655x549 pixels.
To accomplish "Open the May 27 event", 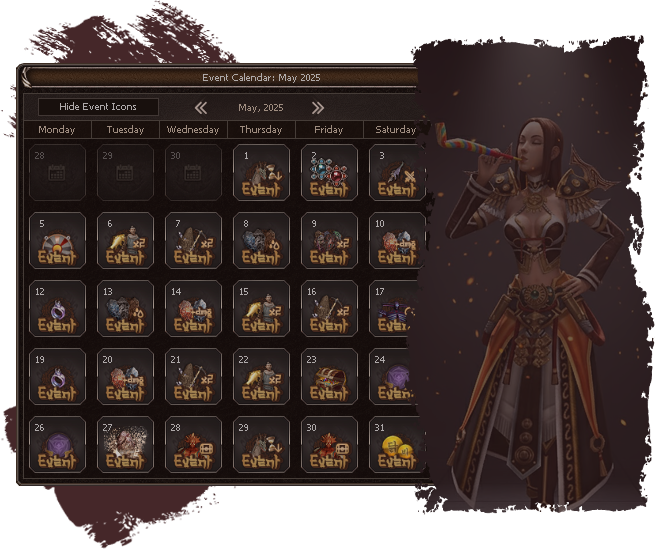I will 125,444.
